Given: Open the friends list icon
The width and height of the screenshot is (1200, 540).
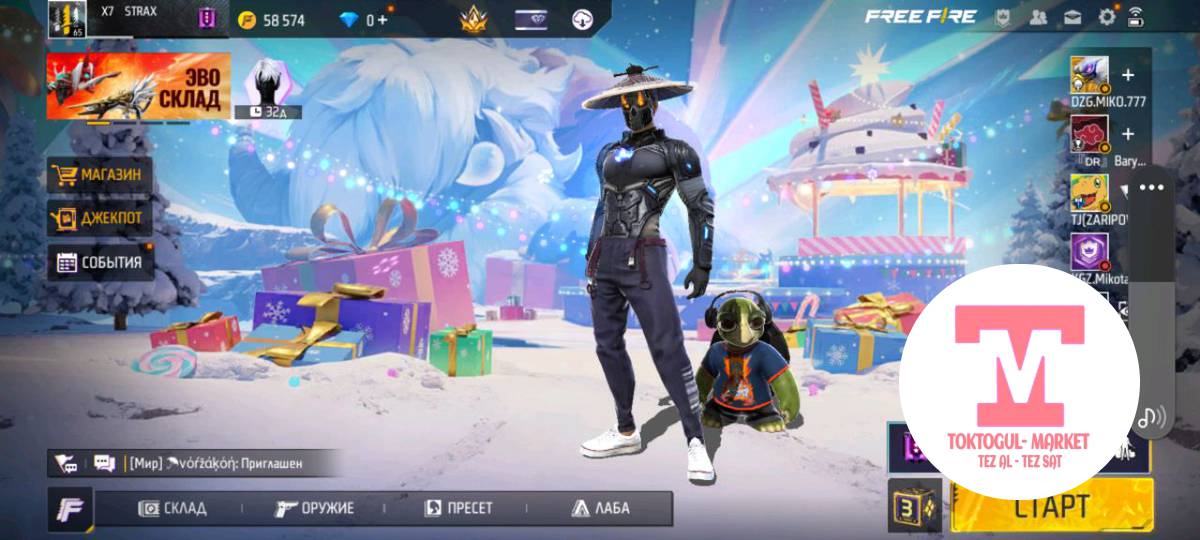Looking at the screenshot, I should pos(1038,17).
